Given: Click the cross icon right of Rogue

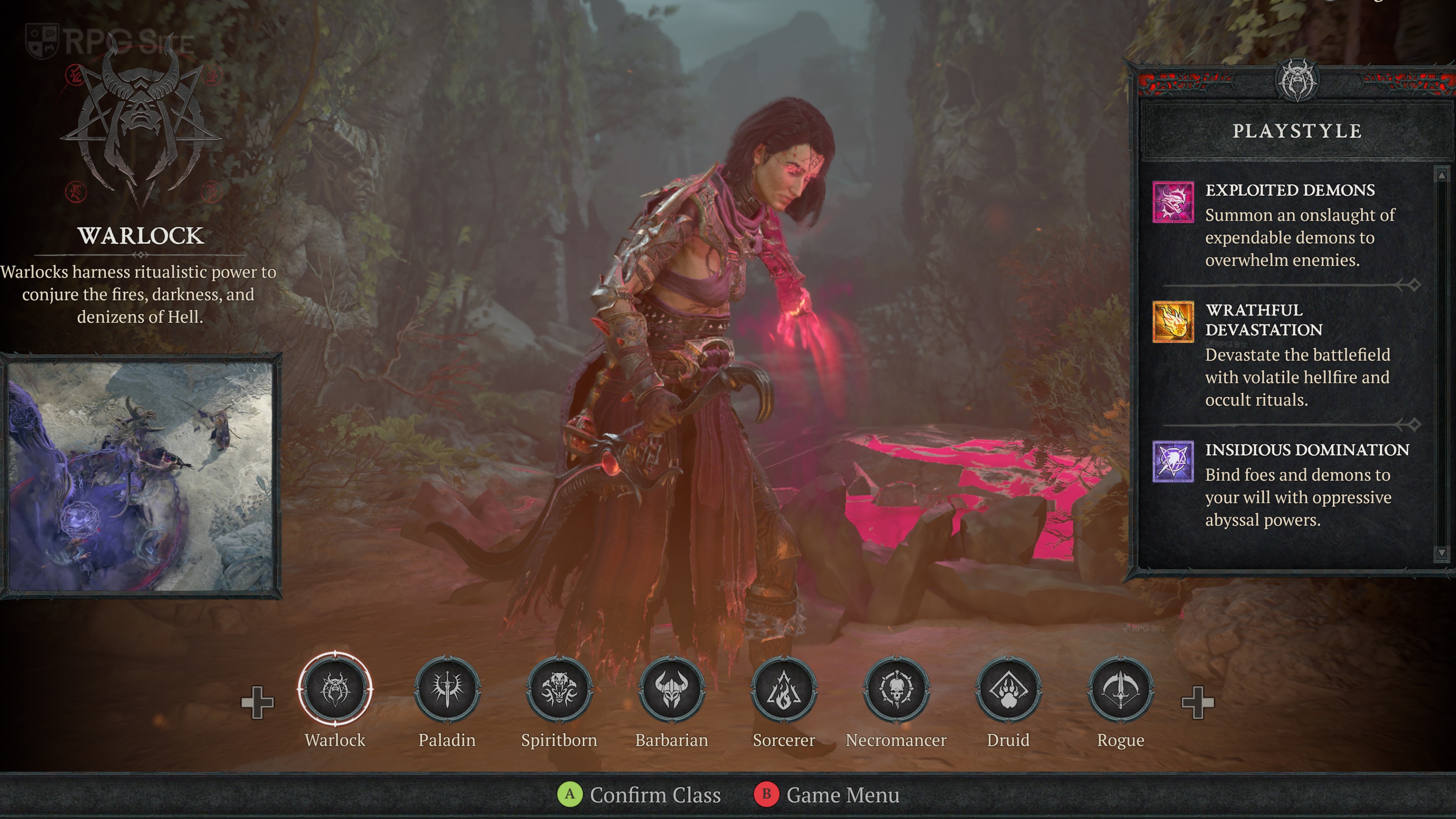Looking at the screenshot, I should coord(1198,703).
